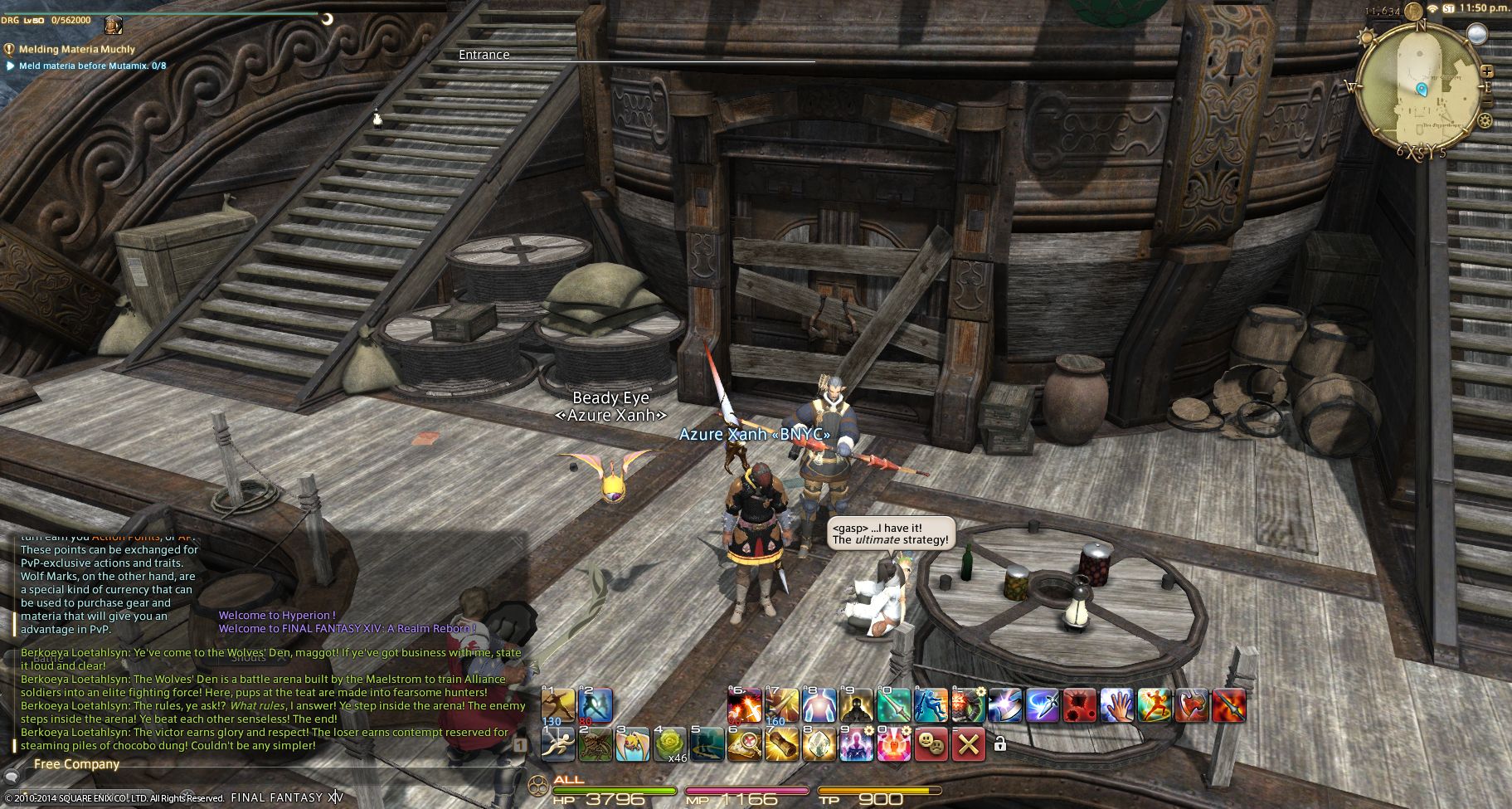Summon the yellow winged minion icon
This screenshot has height=809, width=1512.
click(x=633, y=743)
